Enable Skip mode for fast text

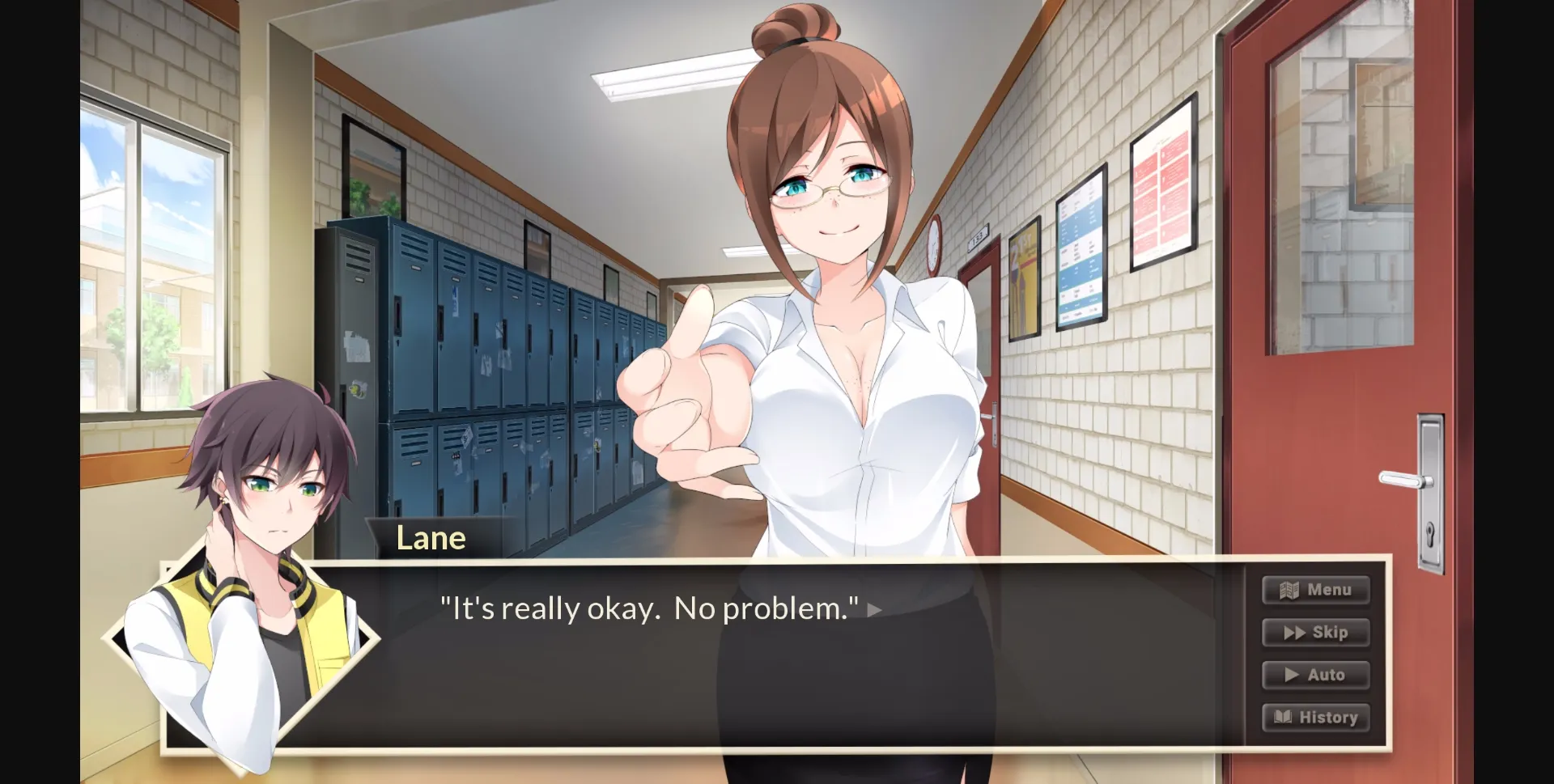click(1316, 633)
